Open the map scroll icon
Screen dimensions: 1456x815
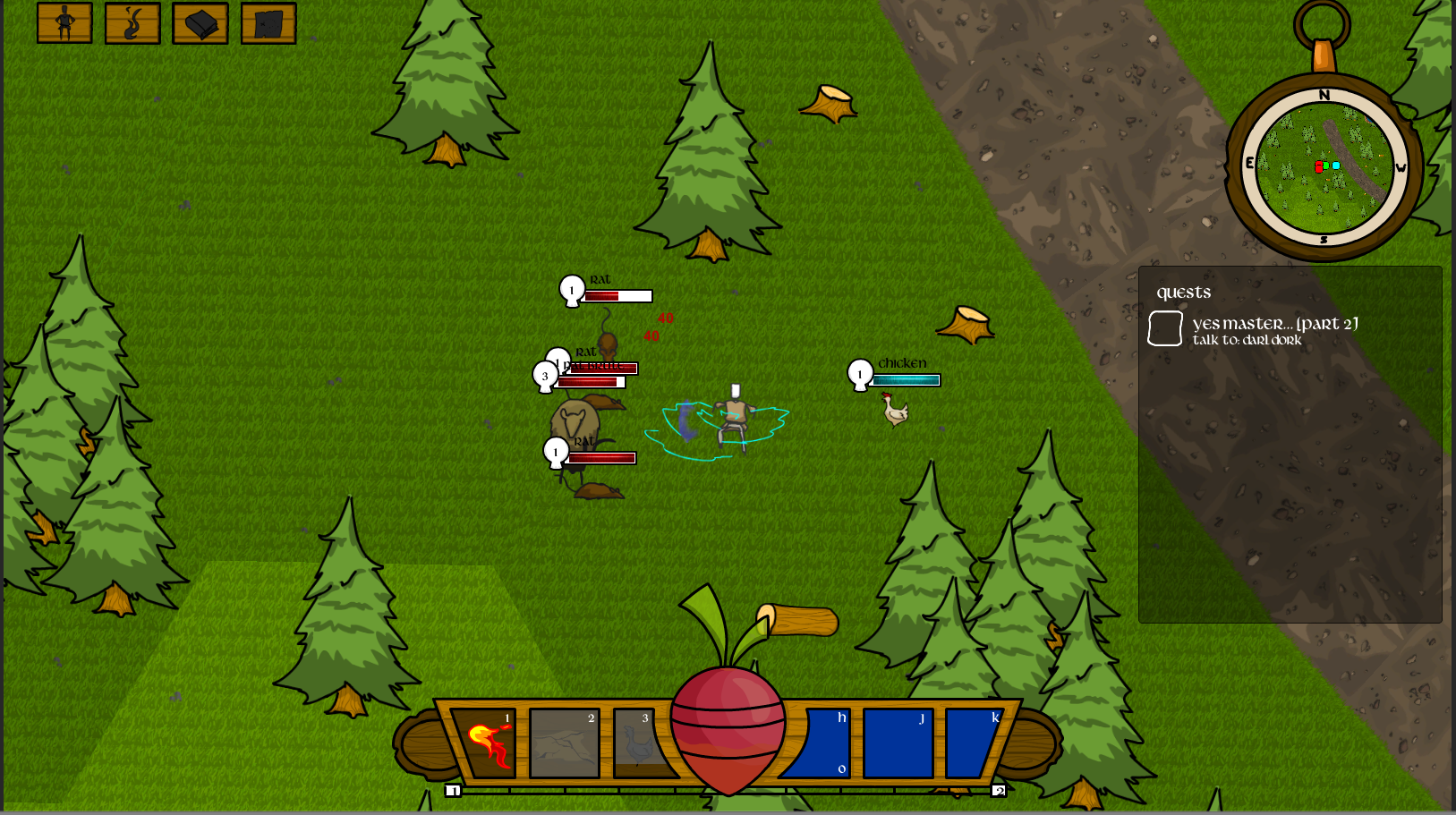pos(268,23)
